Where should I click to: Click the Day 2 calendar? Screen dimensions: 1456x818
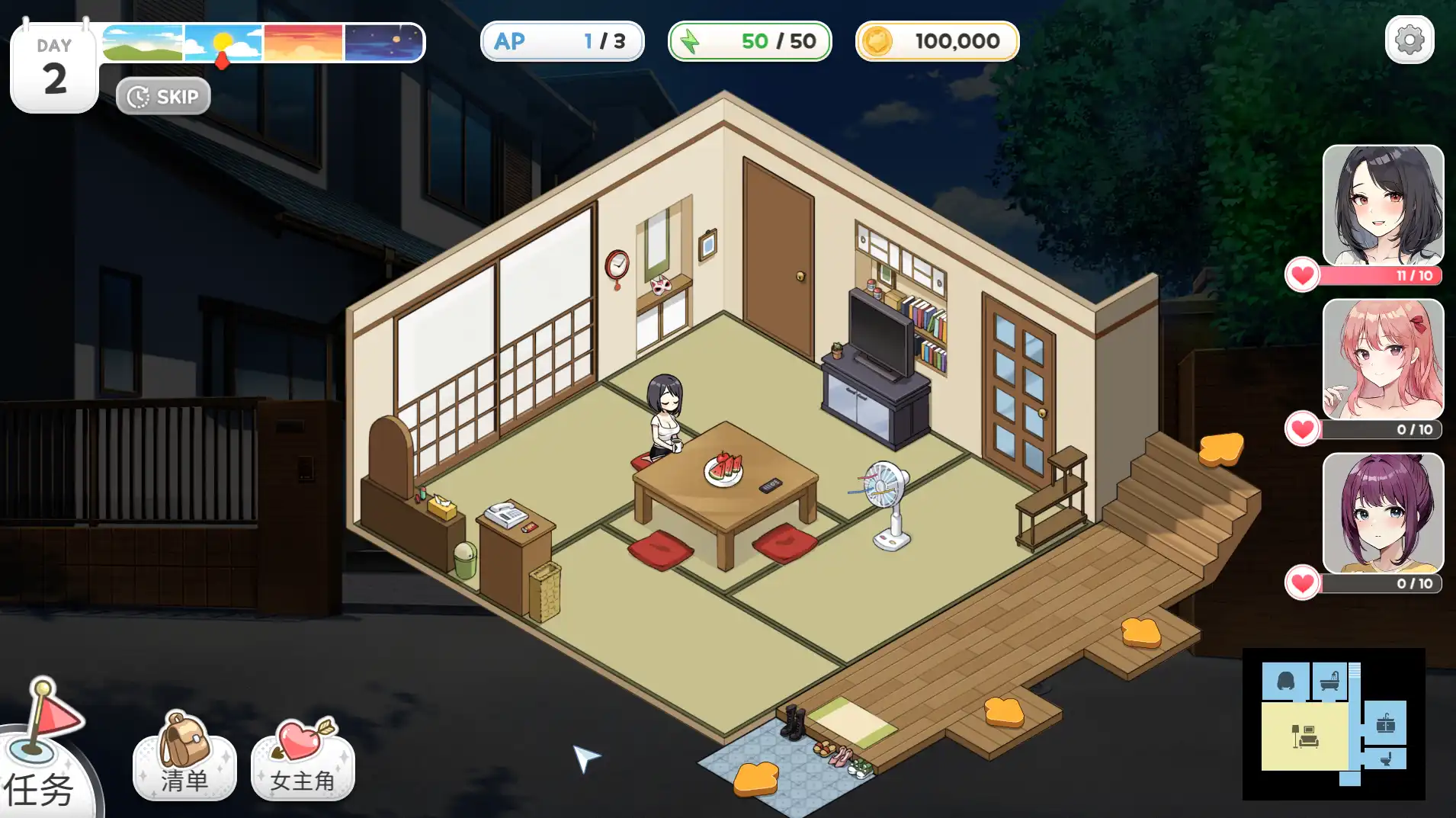[x=54, y=69]
